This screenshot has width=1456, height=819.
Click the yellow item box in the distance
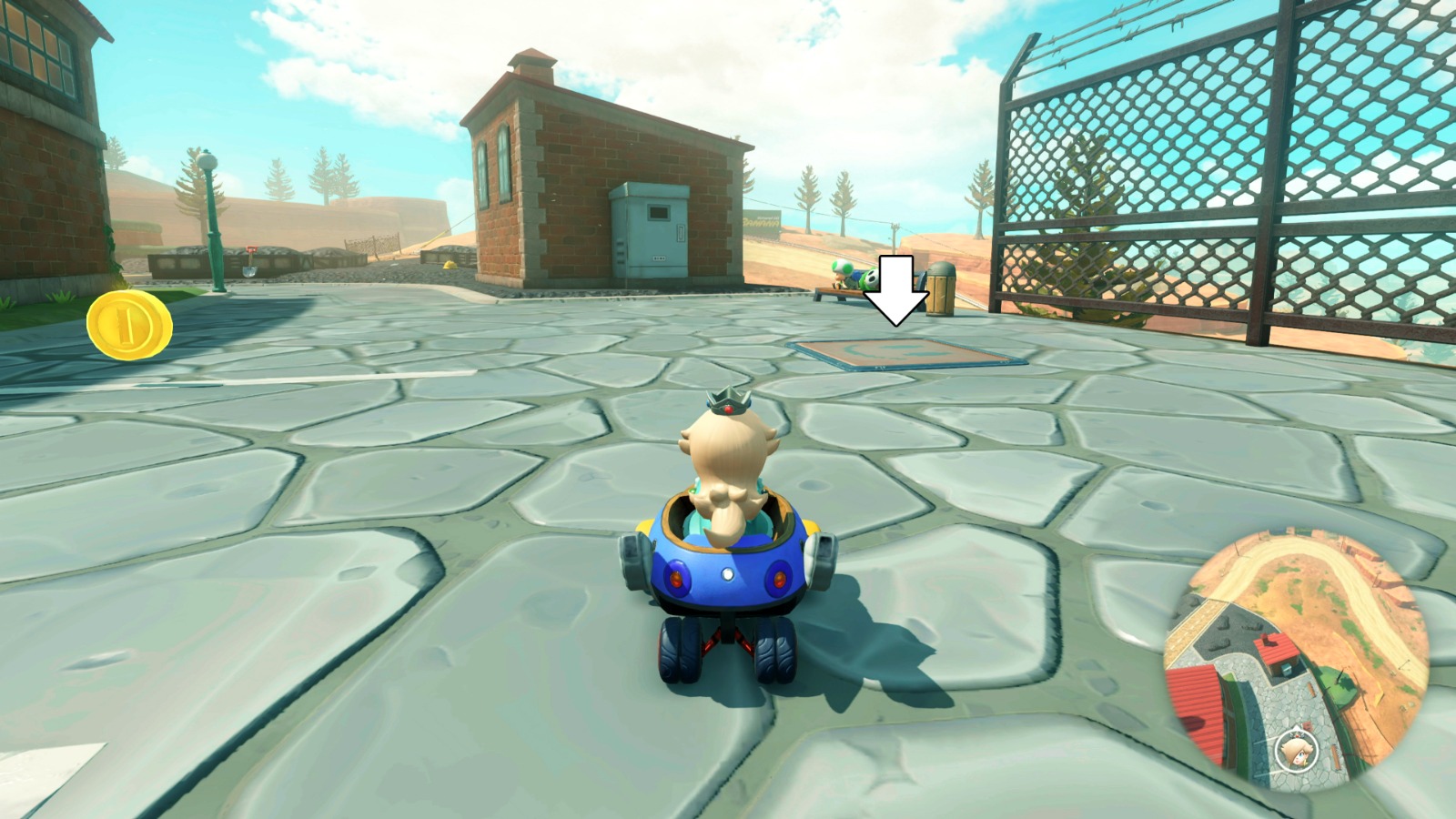[x=450, y=266]
